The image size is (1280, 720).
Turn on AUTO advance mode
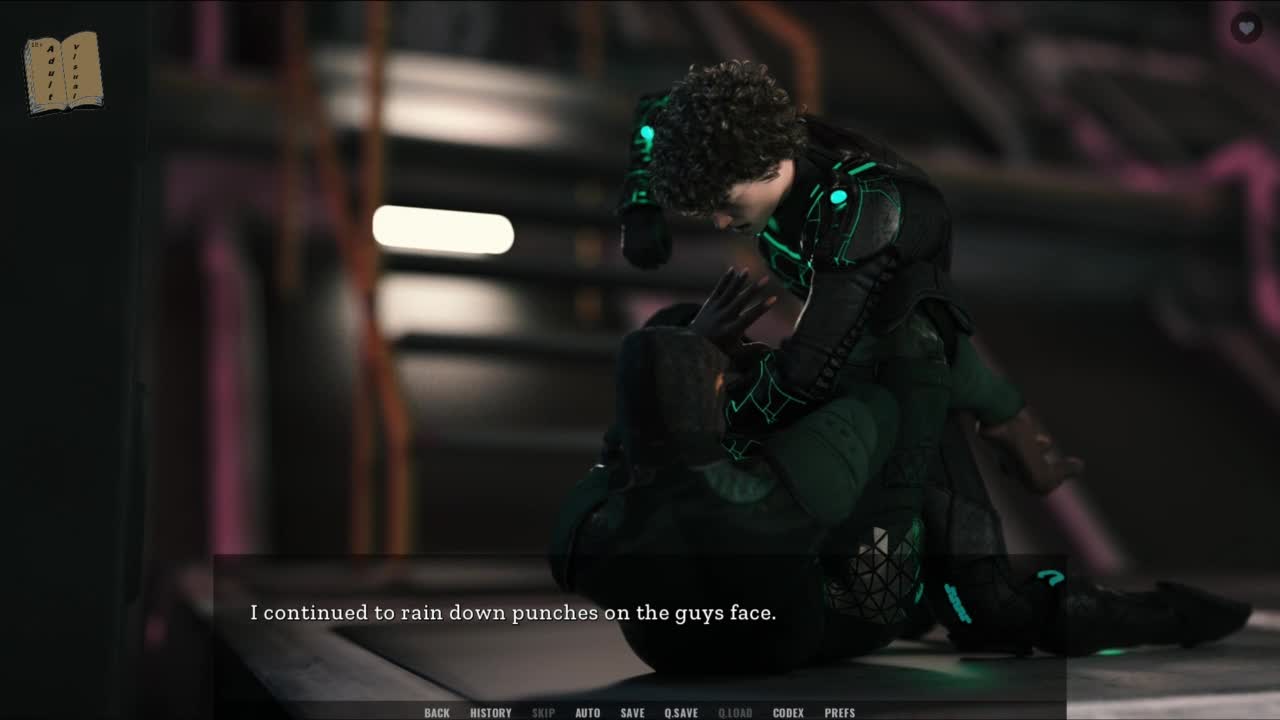click(x=587, y=713)
